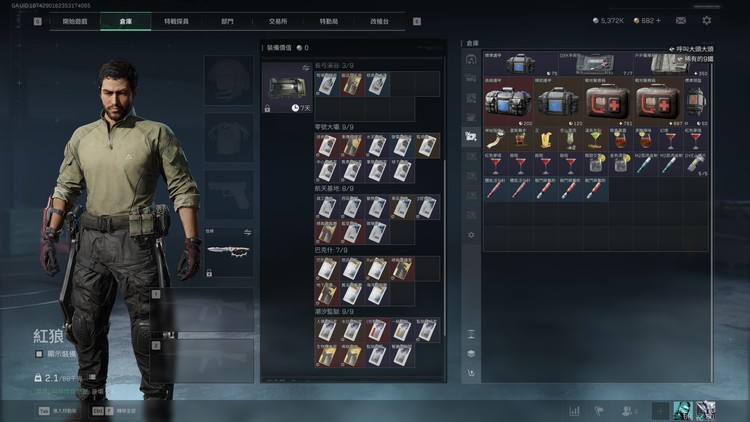Select the equipped knife melee slot
Image resolution: width=750 pixels, height=422 pixels.
coord(229,251)
